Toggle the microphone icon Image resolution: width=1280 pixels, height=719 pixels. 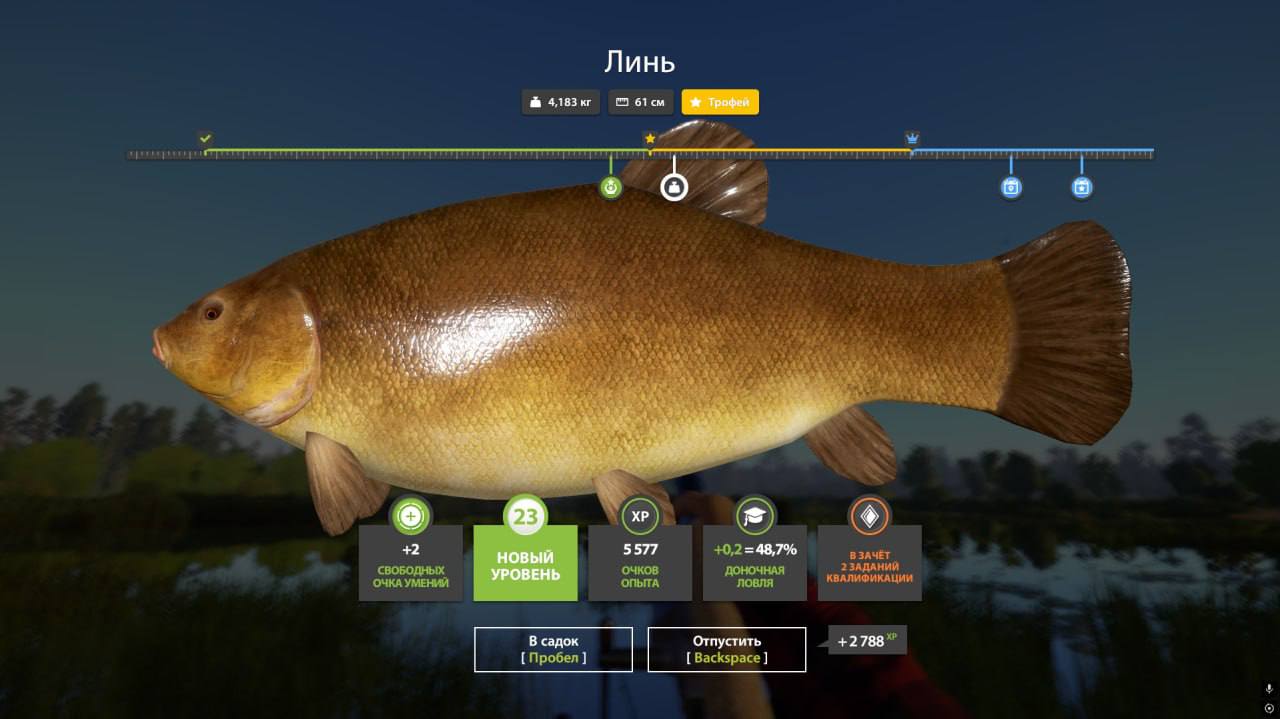click(1268, 689)
